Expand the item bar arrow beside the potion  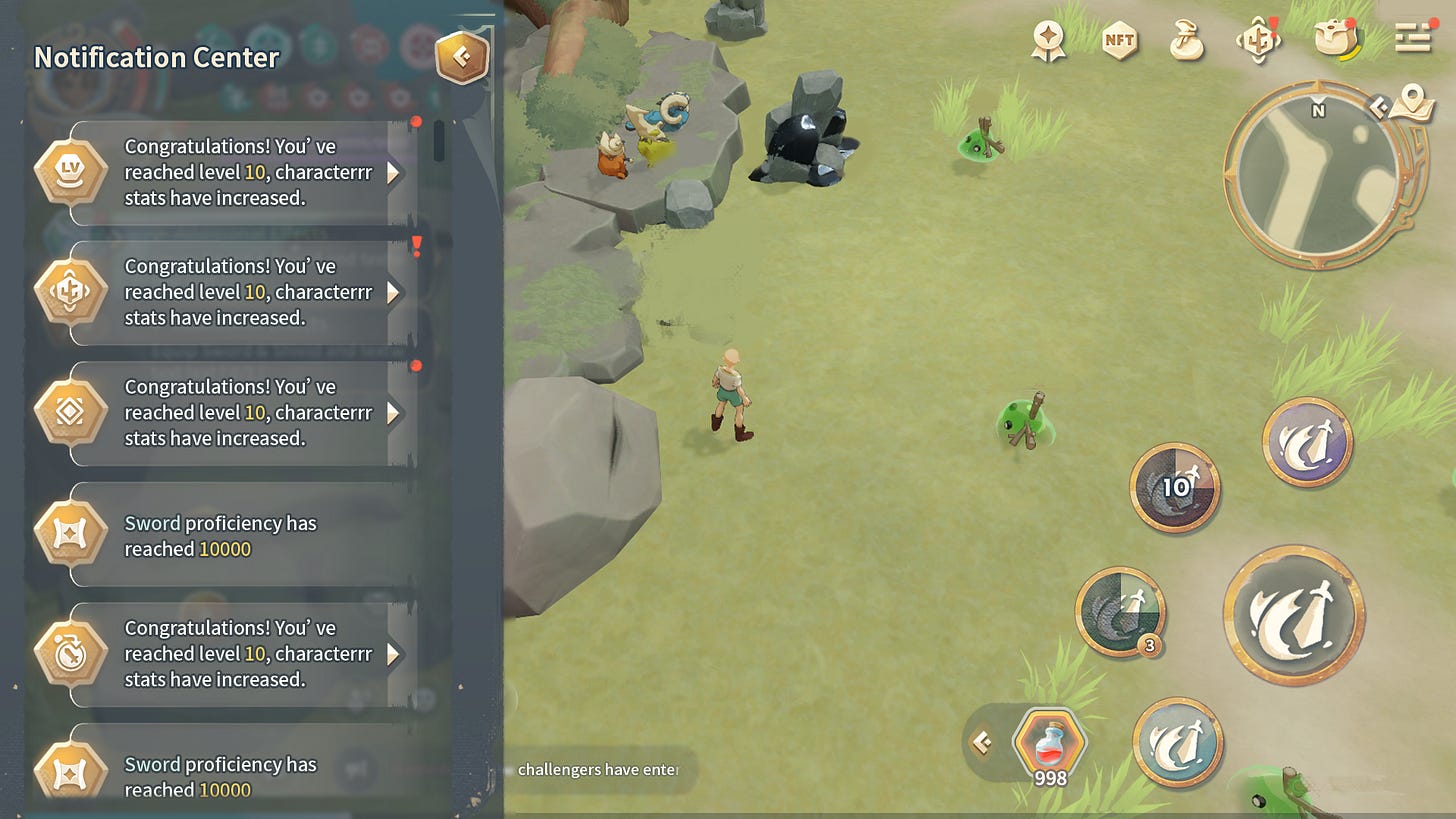982,742
